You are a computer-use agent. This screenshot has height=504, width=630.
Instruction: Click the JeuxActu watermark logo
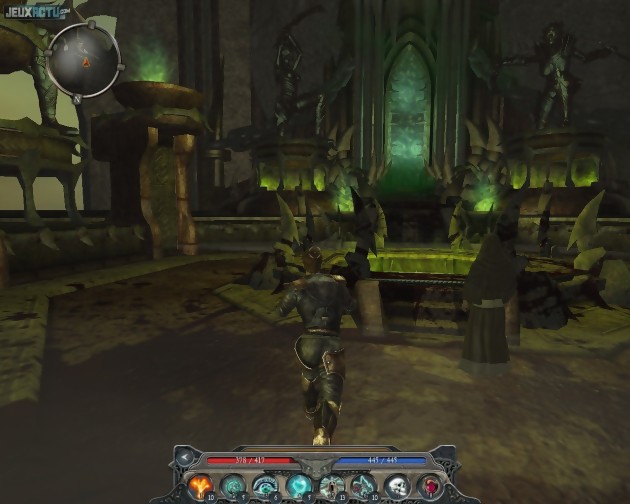point(34,11)
